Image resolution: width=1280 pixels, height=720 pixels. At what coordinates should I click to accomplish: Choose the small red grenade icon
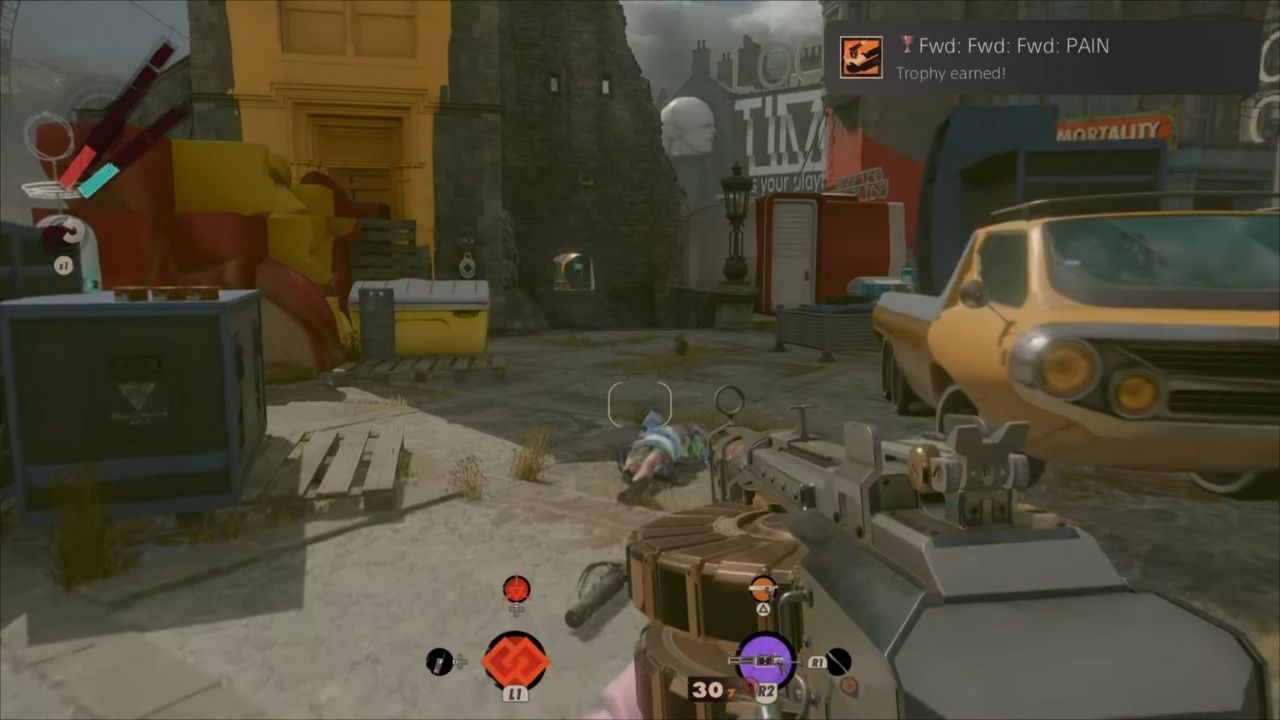516,589
